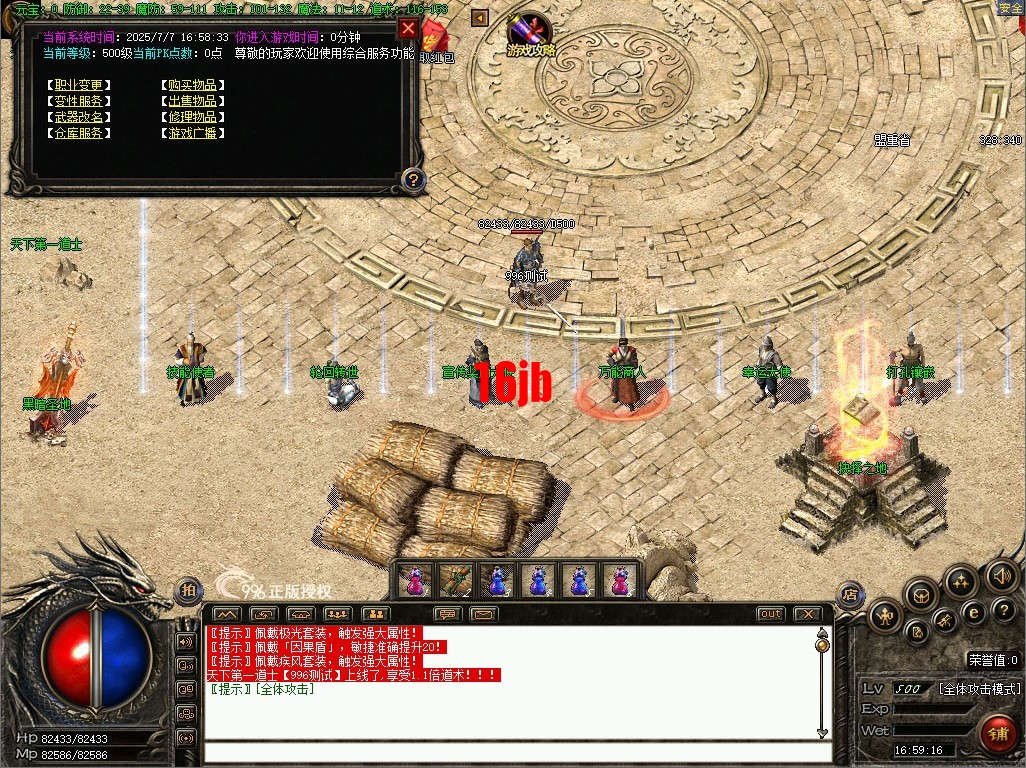Open the skills icon with three stars

click(x=961, y=581)
